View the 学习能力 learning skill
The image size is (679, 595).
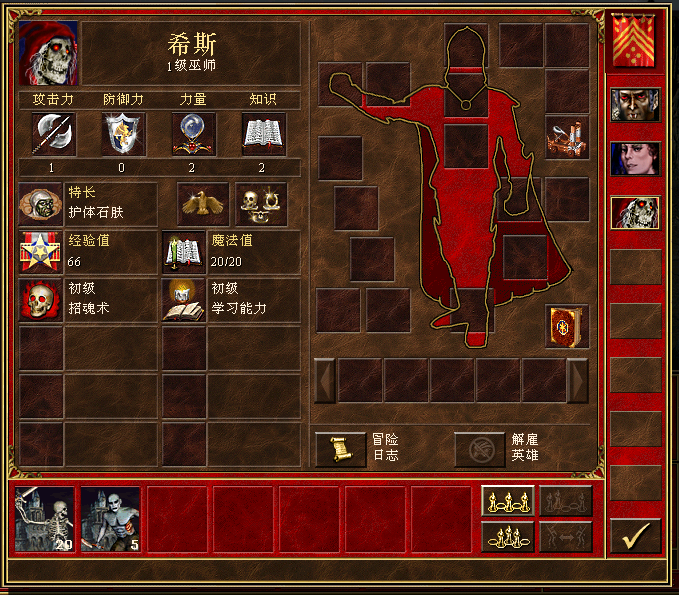(x=184, y=300)
